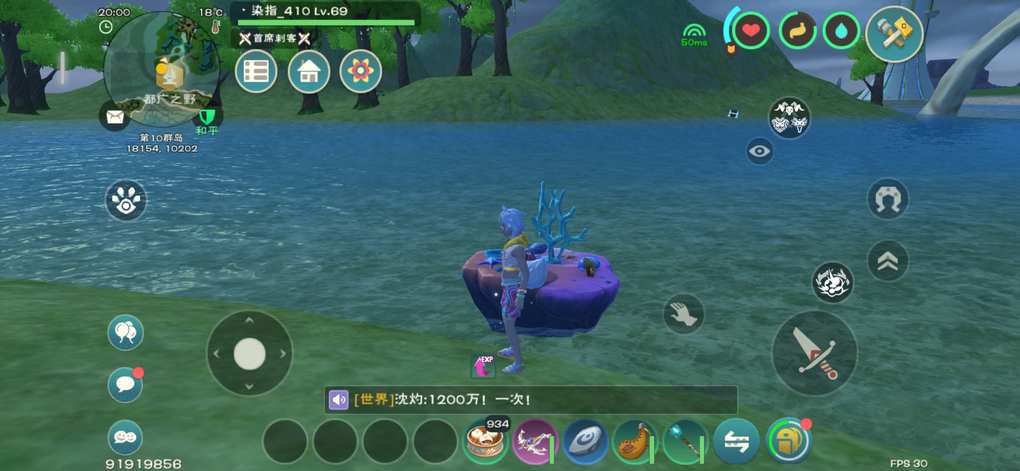
Task: Open the backpack inventory
Action: click(x=788, y=440)
